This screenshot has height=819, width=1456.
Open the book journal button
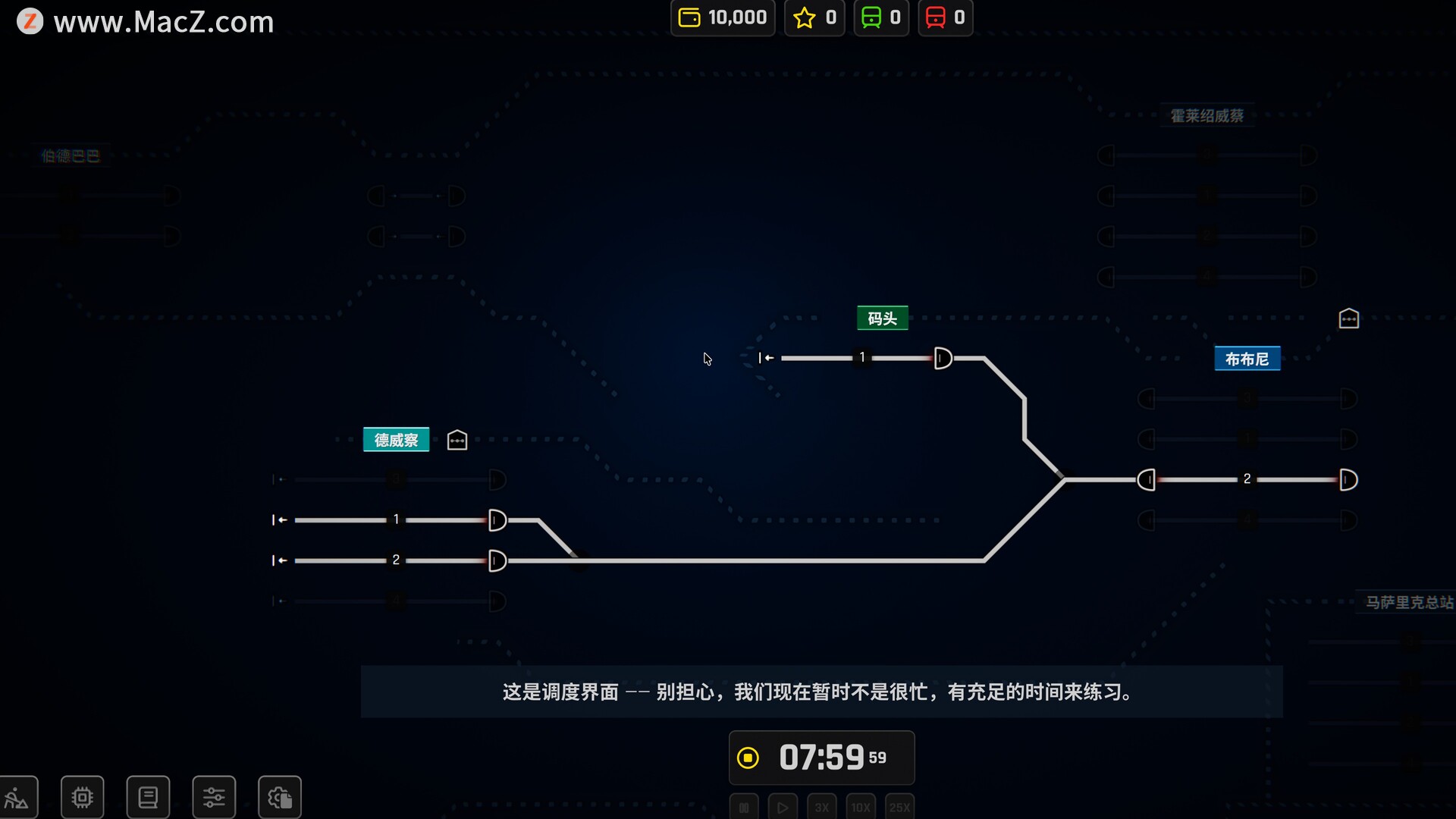[148, 797]
